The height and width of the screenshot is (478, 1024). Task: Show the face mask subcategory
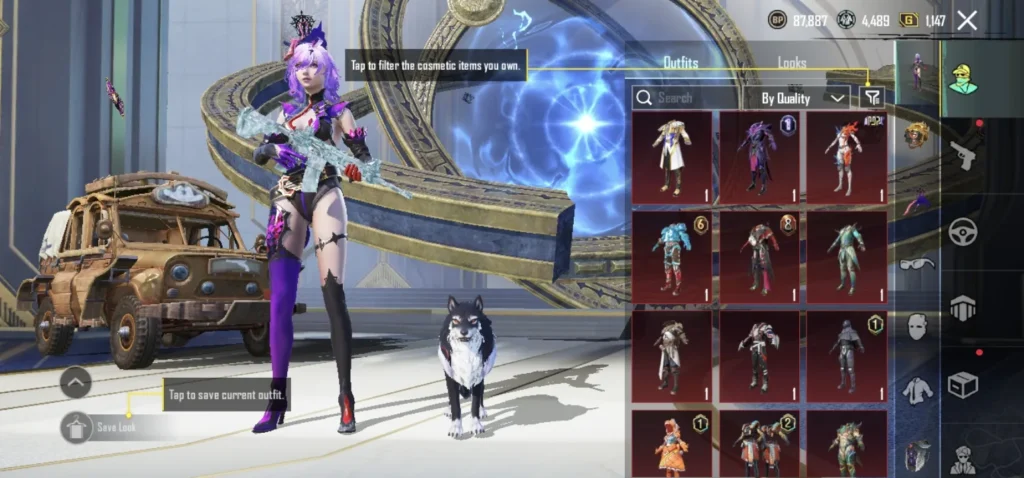916,326
